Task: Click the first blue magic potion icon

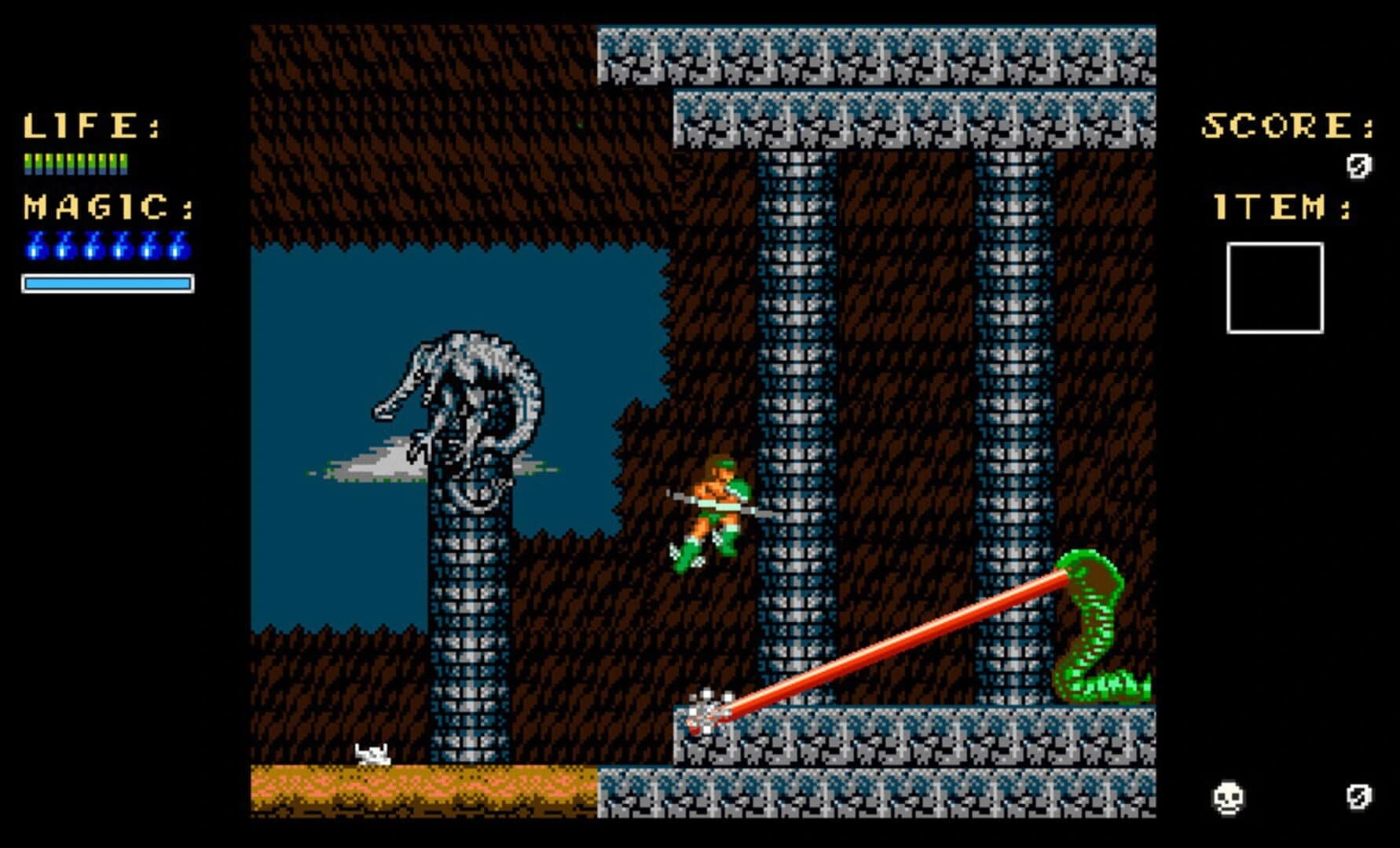Action: pos(35,245)
